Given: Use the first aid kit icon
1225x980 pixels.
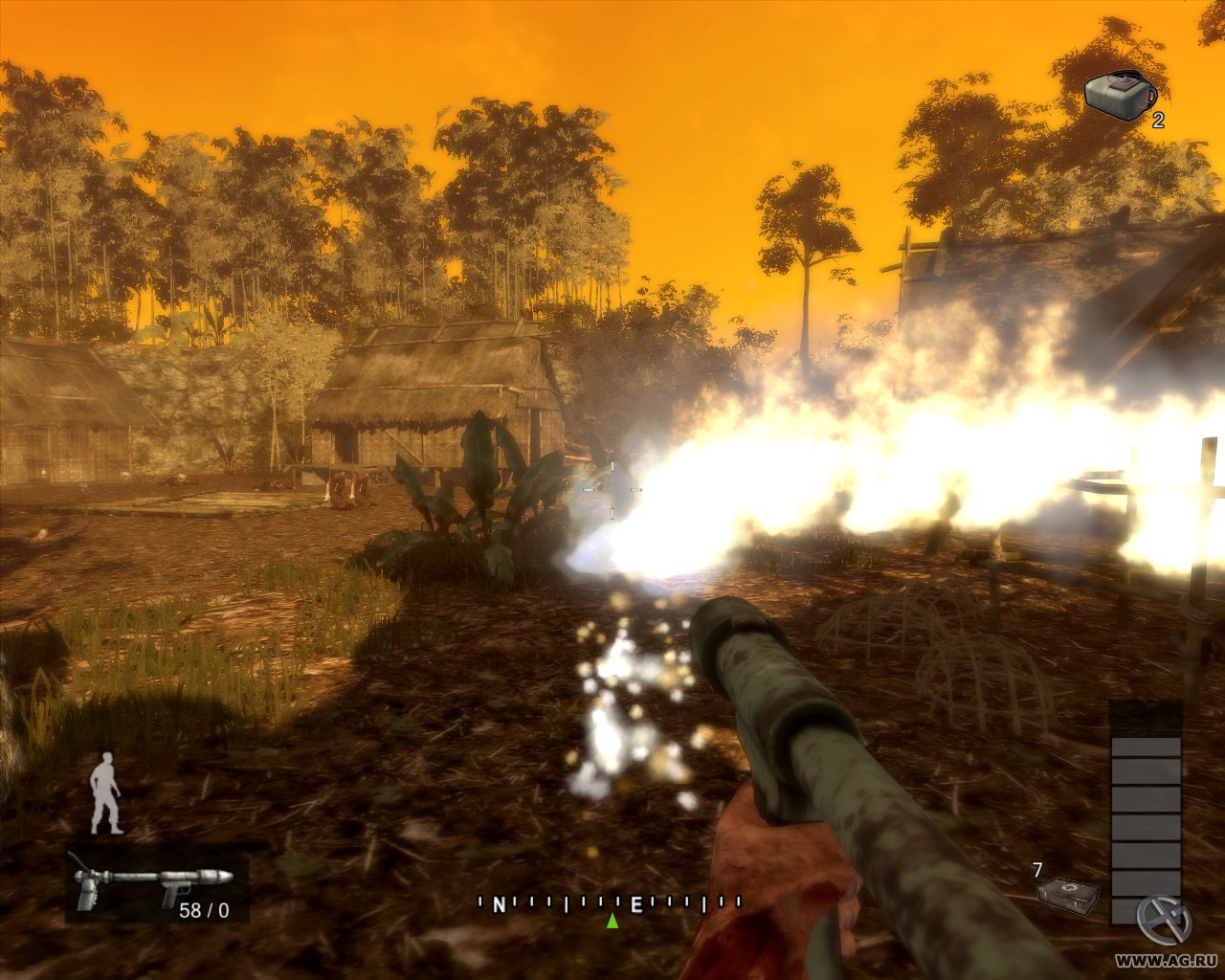Looking at the screenshot, I should pos(1068,896).
